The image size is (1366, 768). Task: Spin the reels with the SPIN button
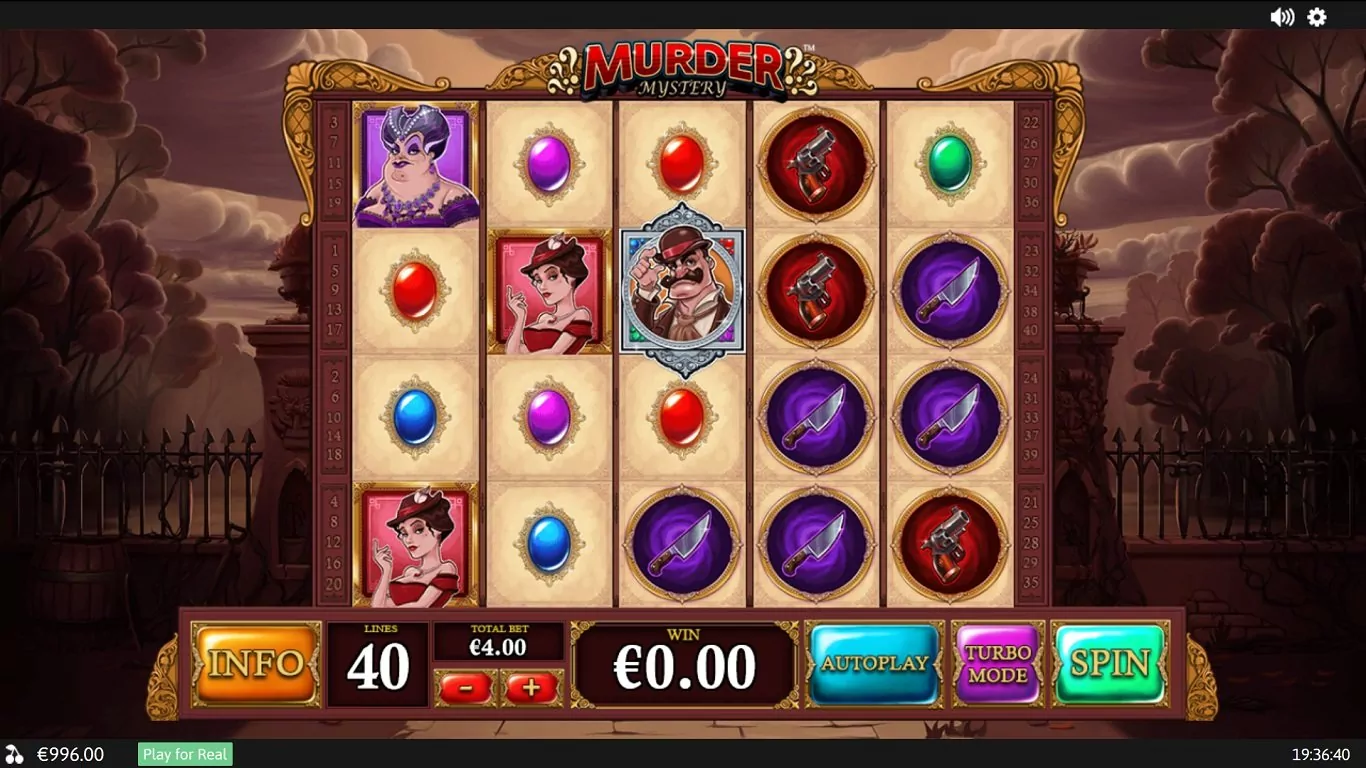coord(1110,663)
